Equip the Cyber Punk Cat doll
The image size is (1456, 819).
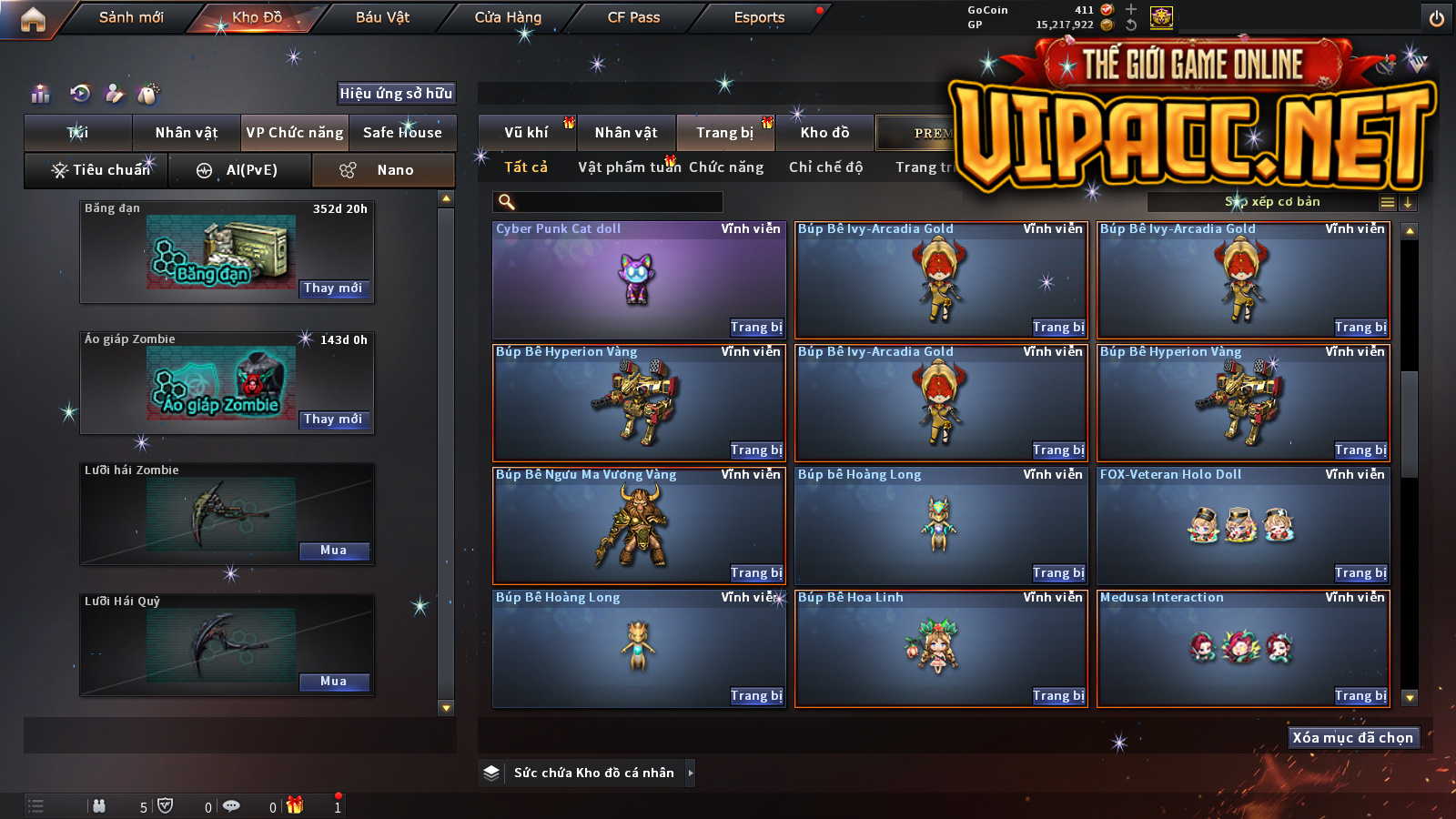click(756, 328)
